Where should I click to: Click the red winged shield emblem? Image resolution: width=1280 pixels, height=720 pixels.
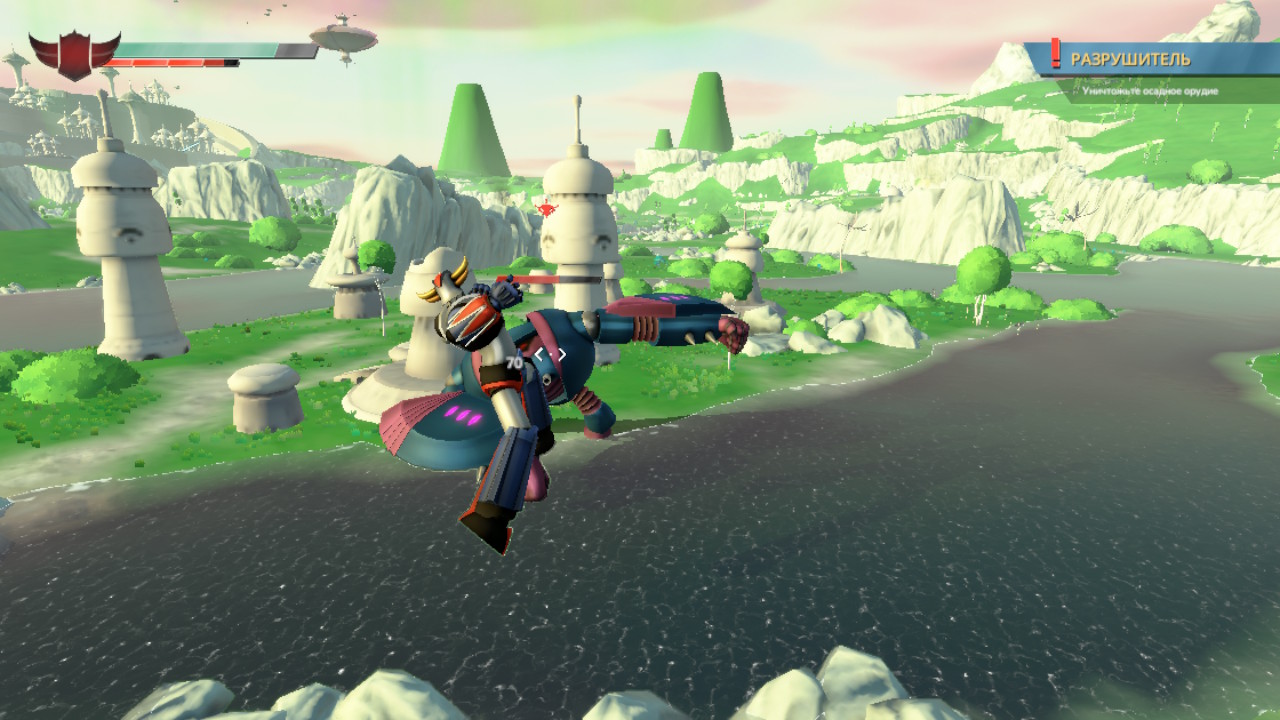(x=74, y=54)
